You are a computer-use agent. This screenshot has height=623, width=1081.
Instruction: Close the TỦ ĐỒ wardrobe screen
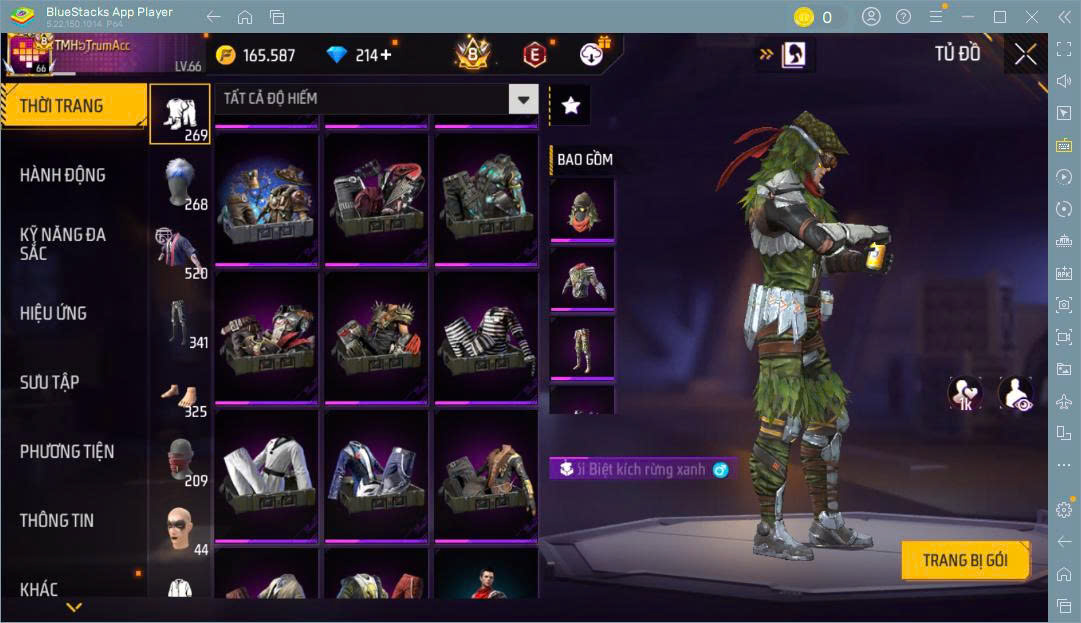[1025, 54]
